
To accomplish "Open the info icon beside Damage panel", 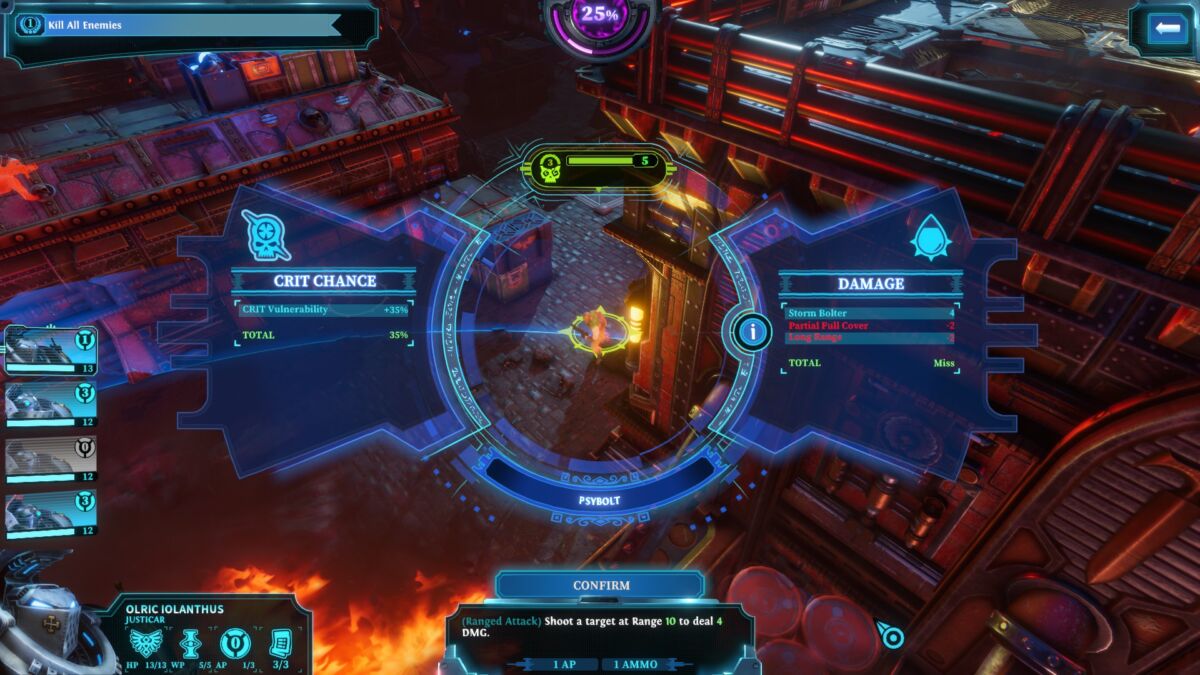I will [751, 331].
